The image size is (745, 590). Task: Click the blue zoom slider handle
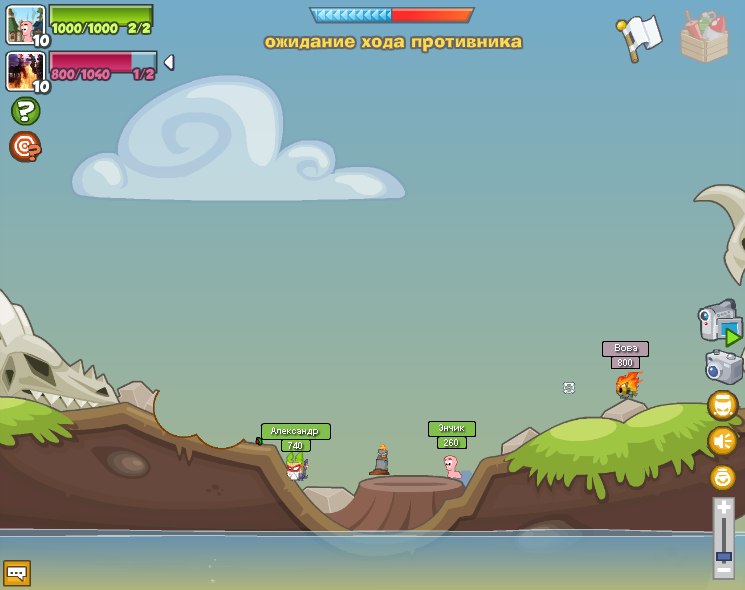pos(723,556)
